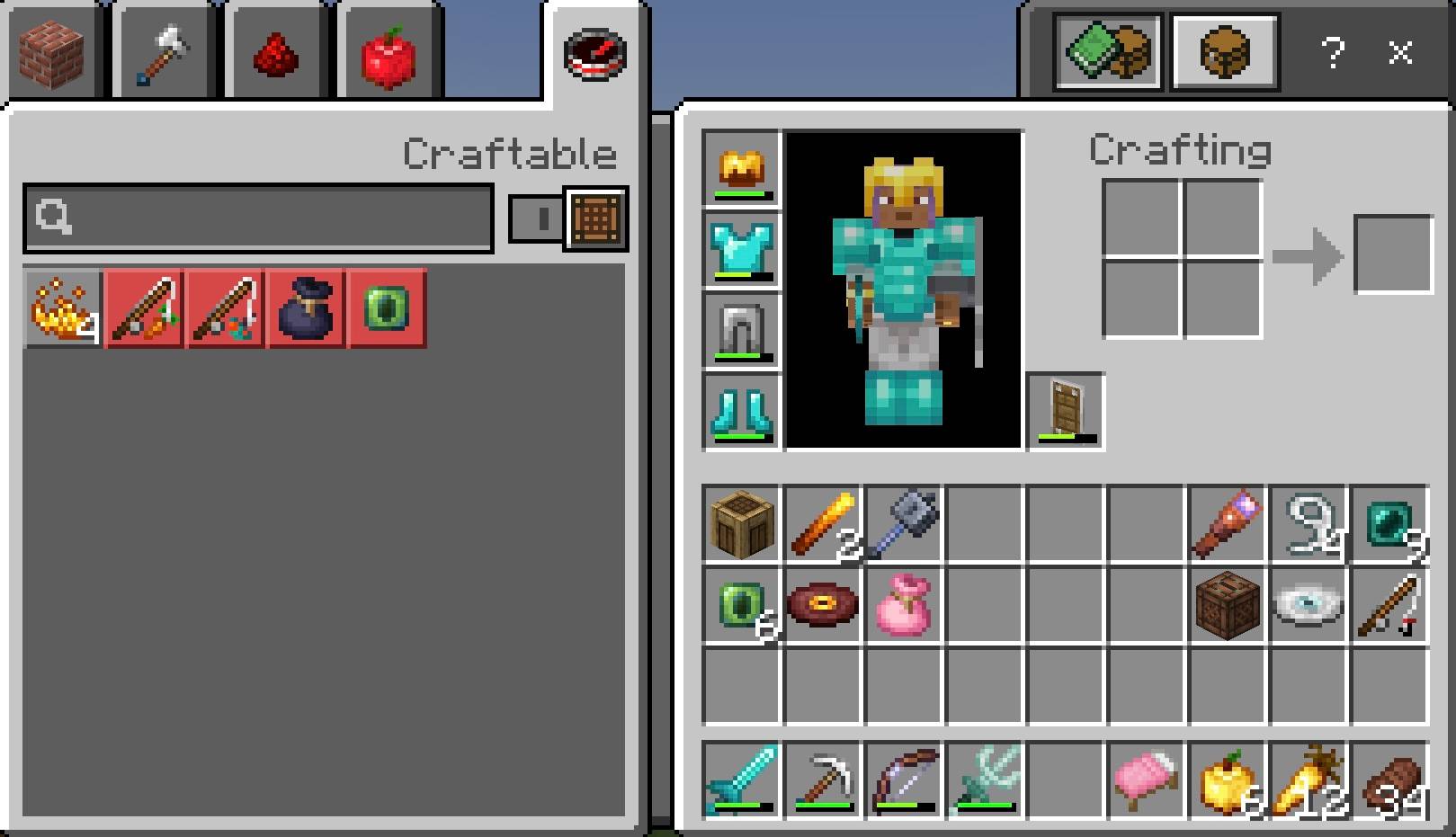Select the golden apple stack
The width and height of the screenshot is (1456, 837).
(1228, 778)
